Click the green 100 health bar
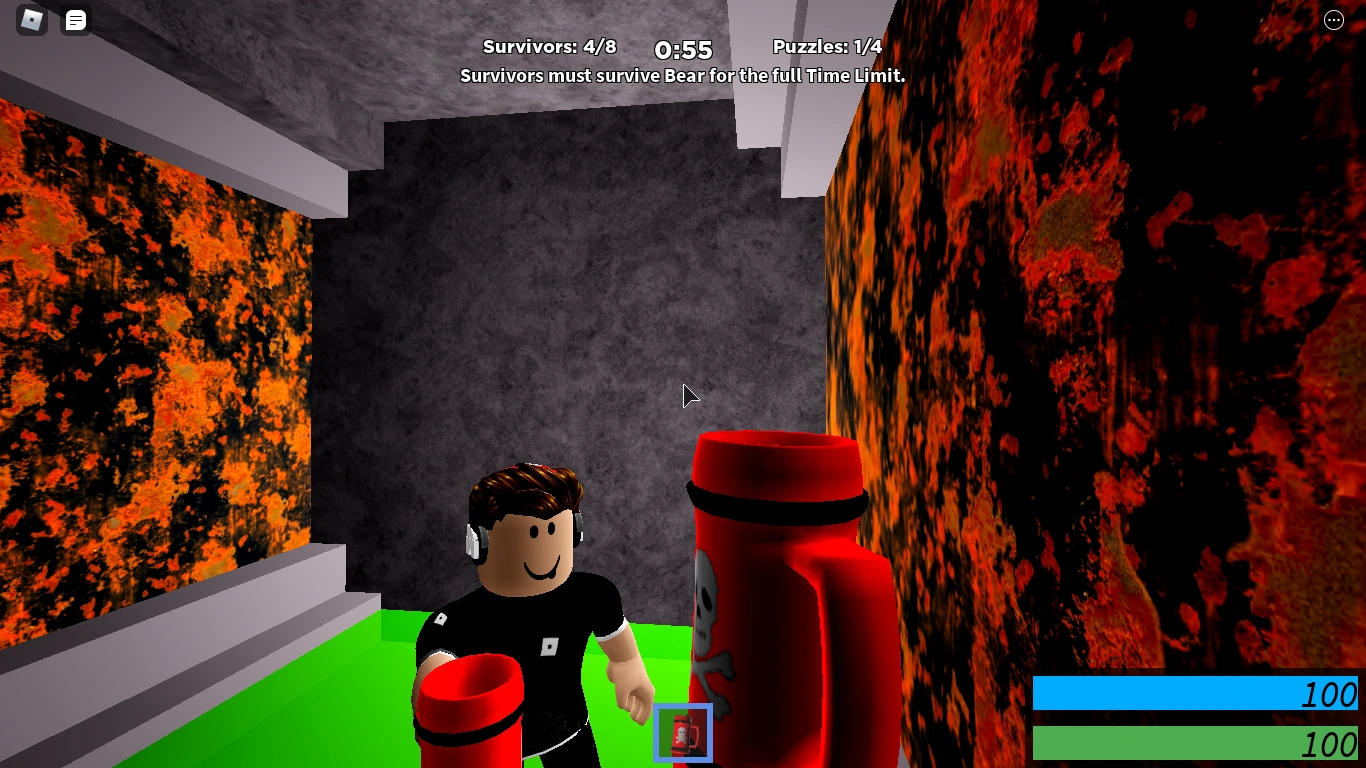 (1195, 743)
